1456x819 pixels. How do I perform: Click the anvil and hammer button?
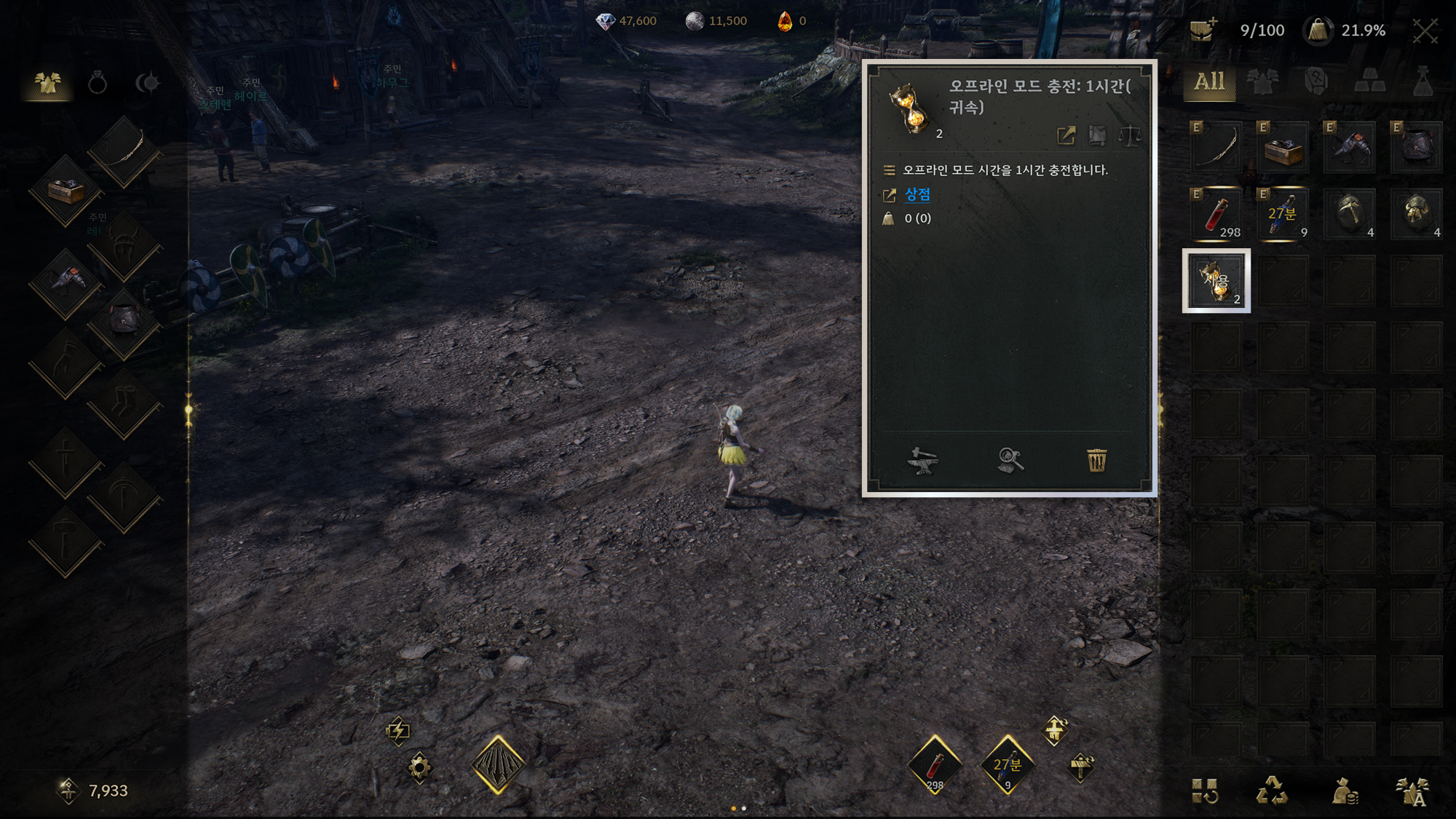(x=922, y=460)
